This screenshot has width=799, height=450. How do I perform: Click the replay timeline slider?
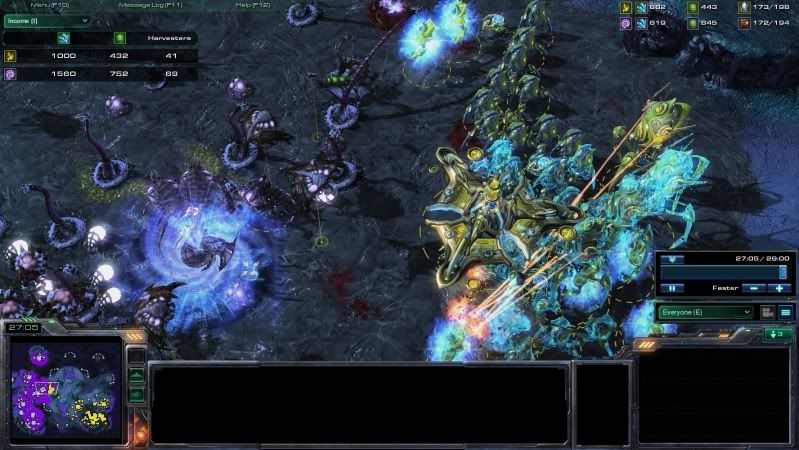tap(722, 272)
